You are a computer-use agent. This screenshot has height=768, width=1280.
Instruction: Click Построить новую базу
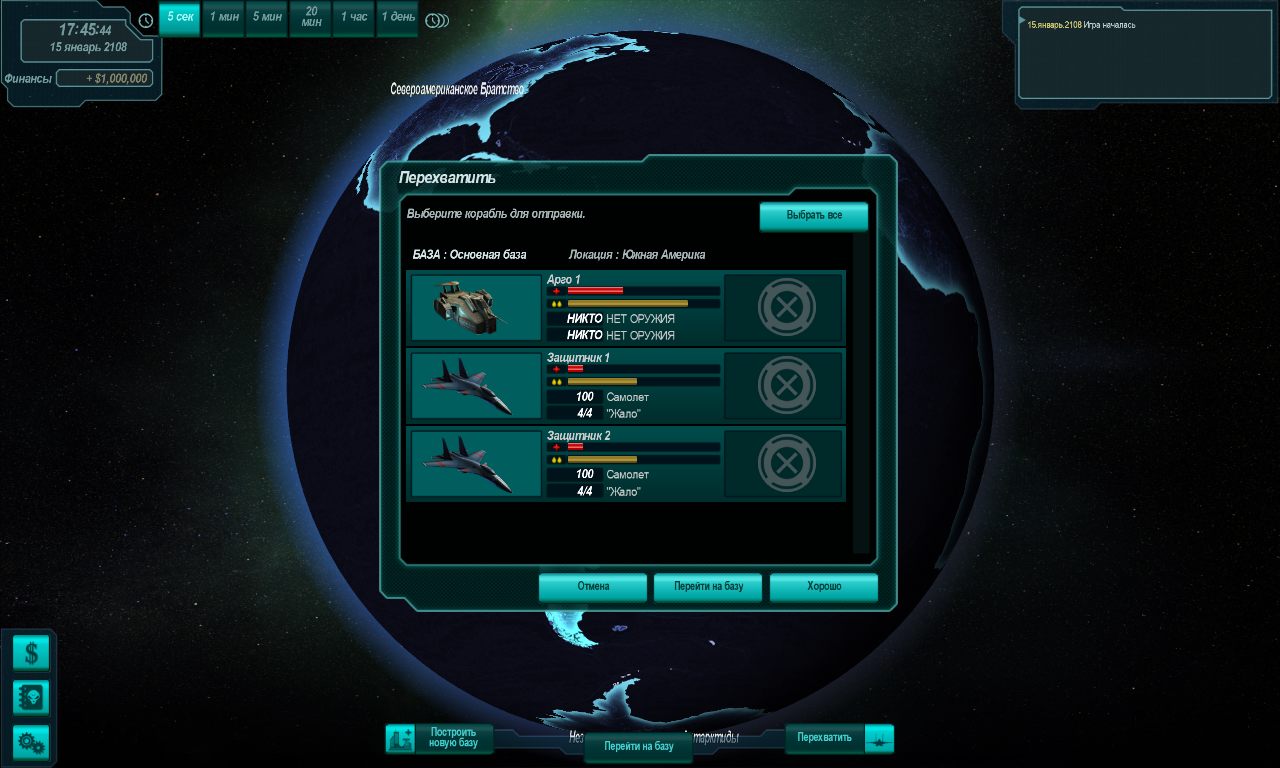point(441,739)
